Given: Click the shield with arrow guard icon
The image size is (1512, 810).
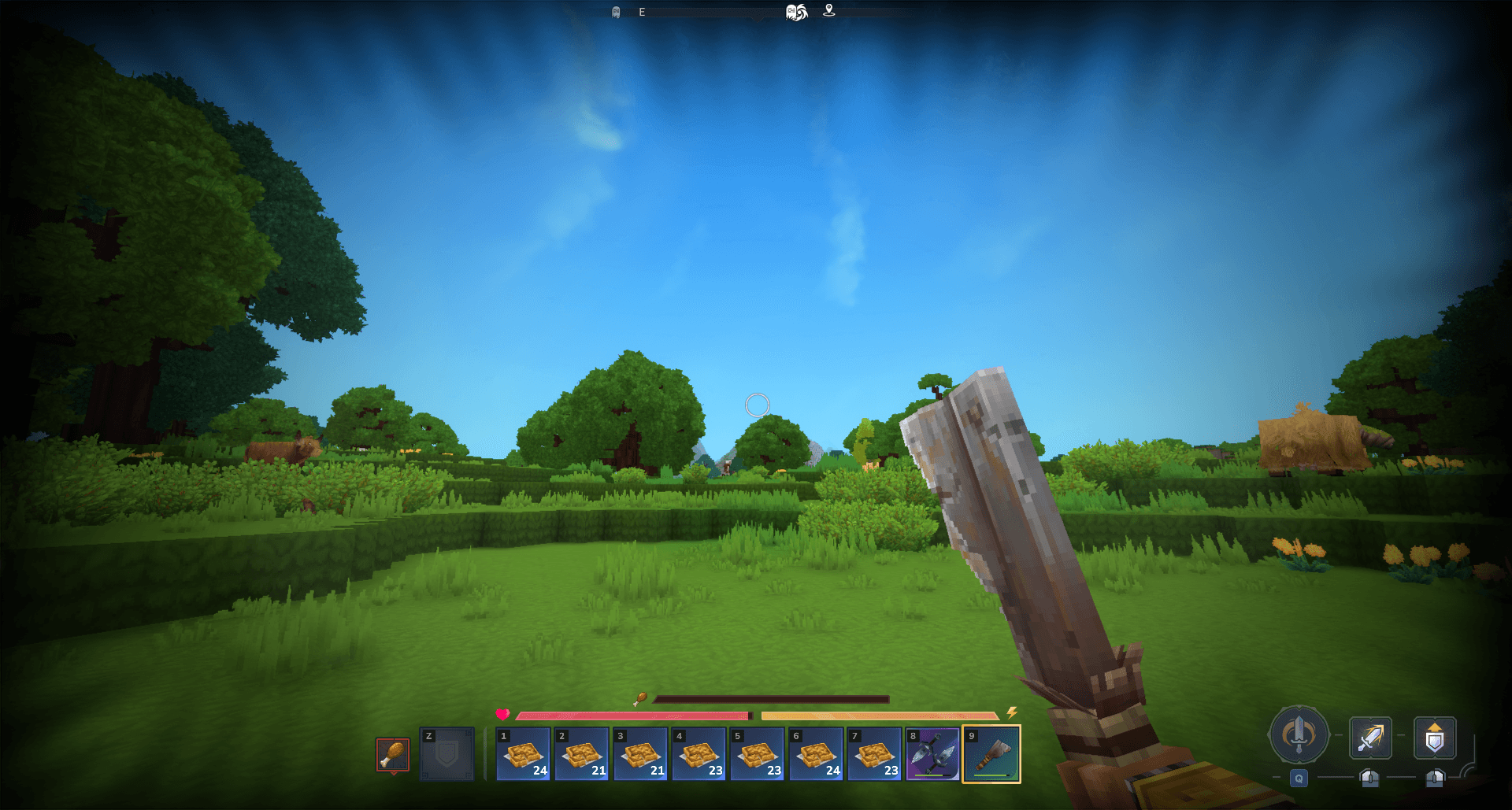Looking at the screenshot, I should coord(1434,738).
